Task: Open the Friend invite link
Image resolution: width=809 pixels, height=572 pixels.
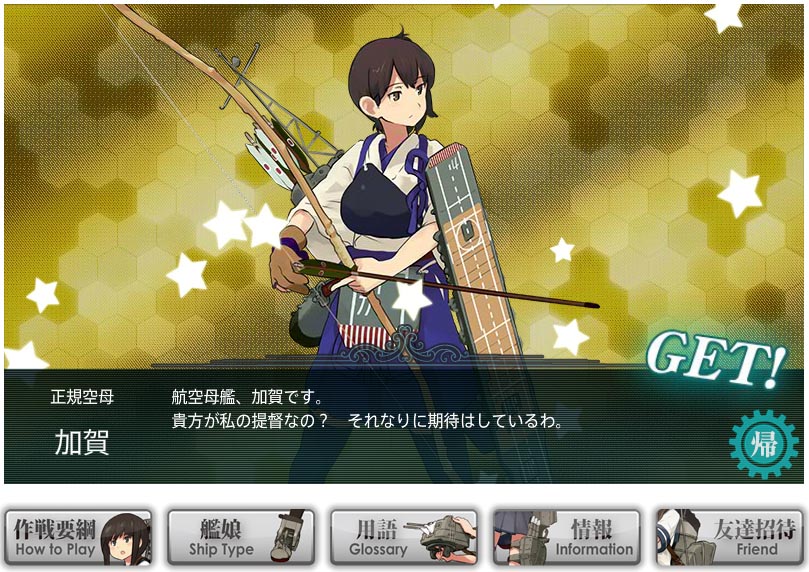Action: click(x=729, y=538)
